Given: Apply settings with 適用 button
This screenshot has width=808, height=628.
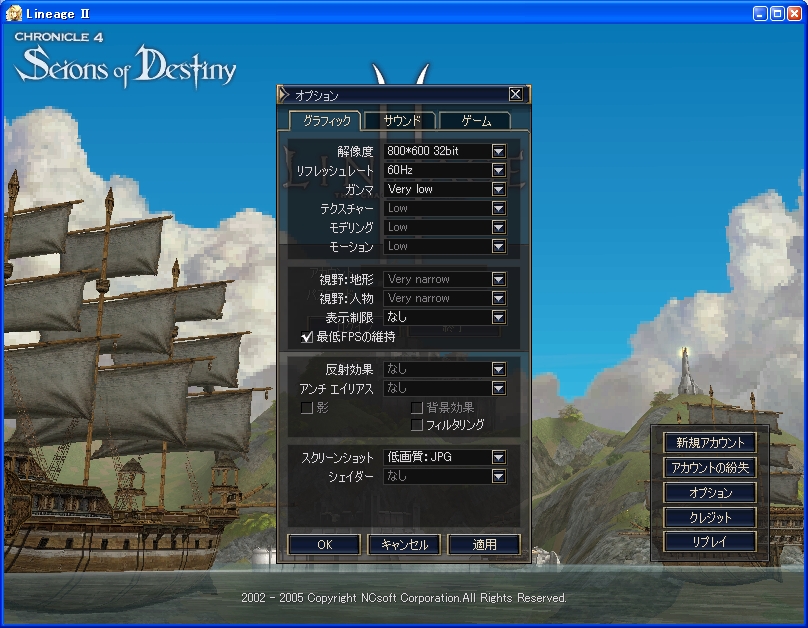Looking at the screenshot, I should pos(484,545).
